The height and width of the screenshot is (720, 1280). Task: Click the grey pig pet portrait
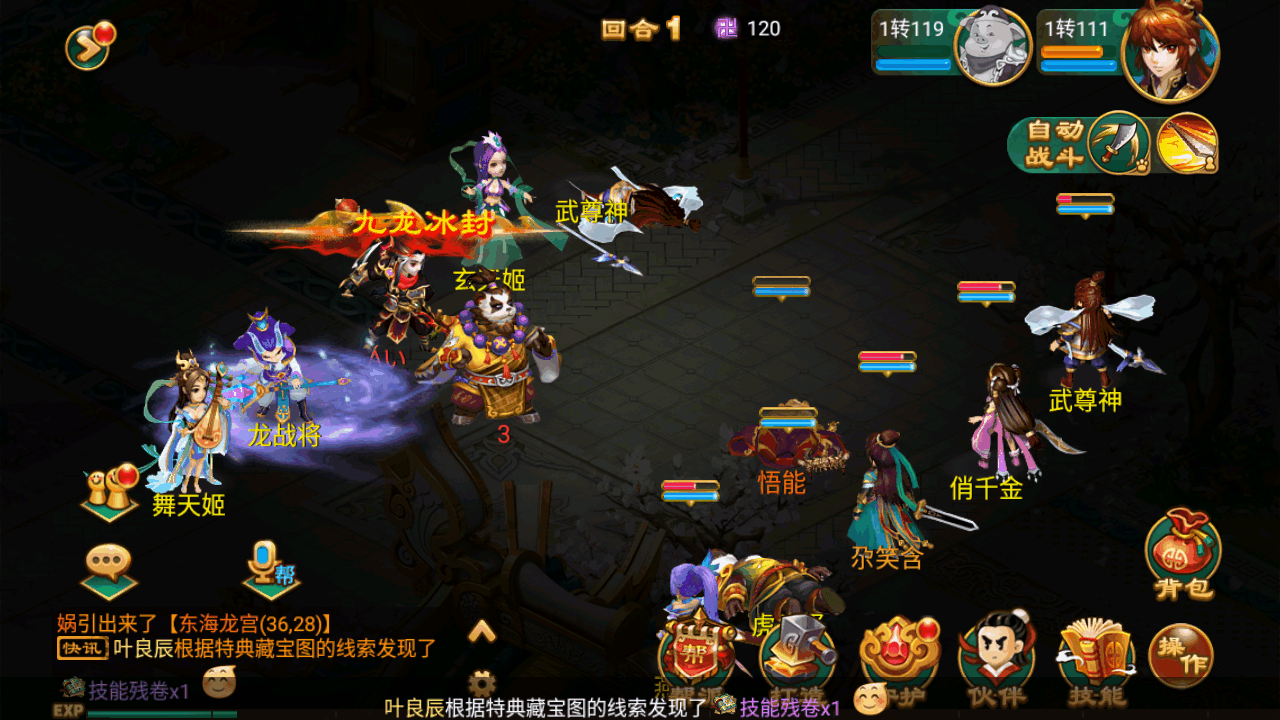pos(992,48)
